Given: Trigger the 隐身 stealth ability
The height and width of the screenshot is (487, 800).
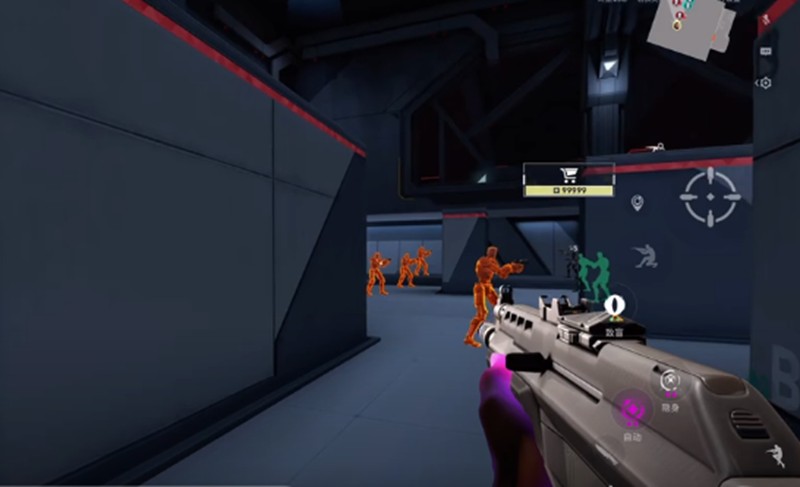Looking at the screenshot, I should (670, 381).
